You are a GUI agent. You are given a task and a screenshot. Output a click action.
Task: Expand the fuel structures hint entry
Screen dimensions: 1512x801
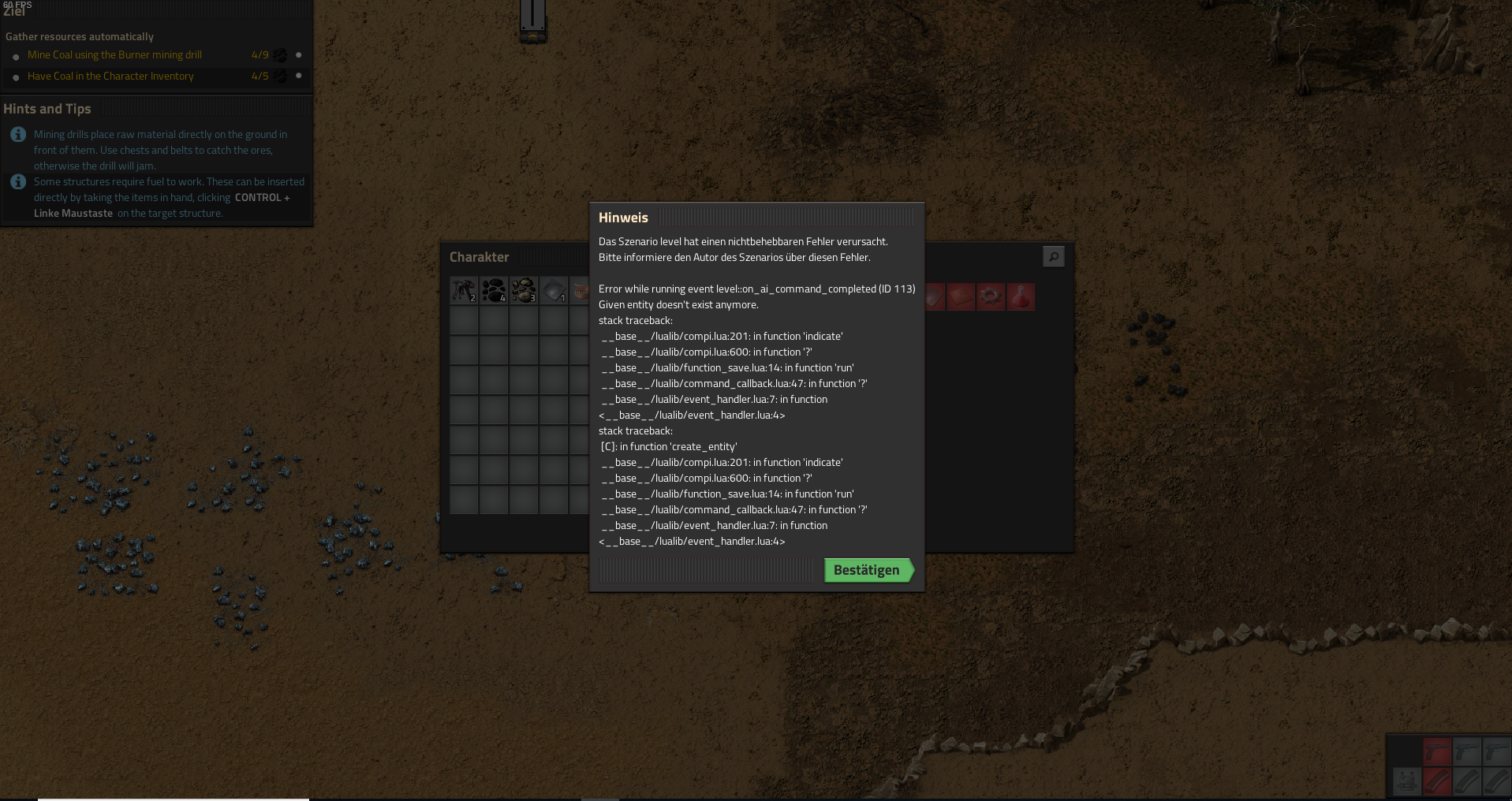(17, 181)
